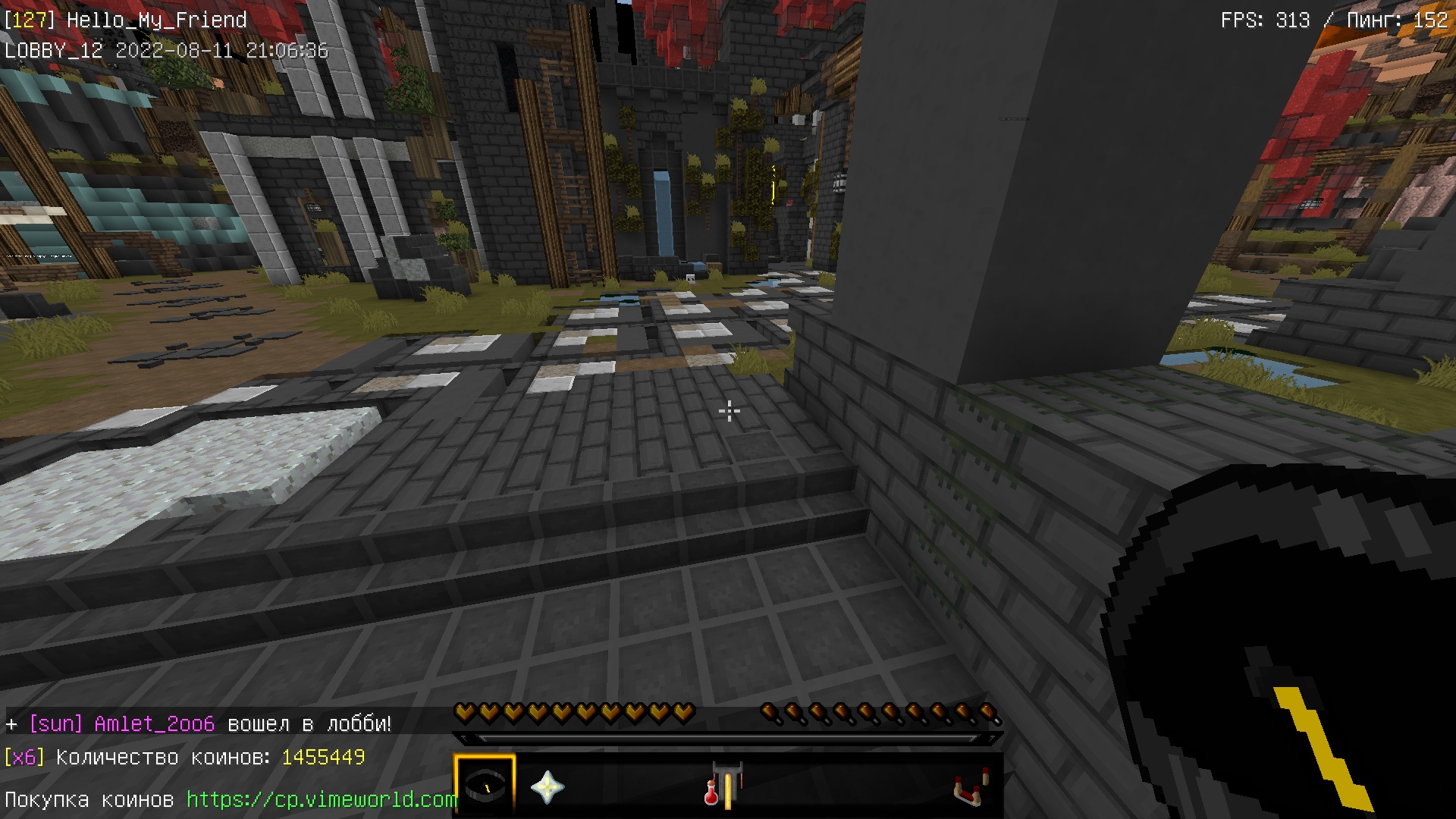Click the player name Hello_My_Friend

157,20
